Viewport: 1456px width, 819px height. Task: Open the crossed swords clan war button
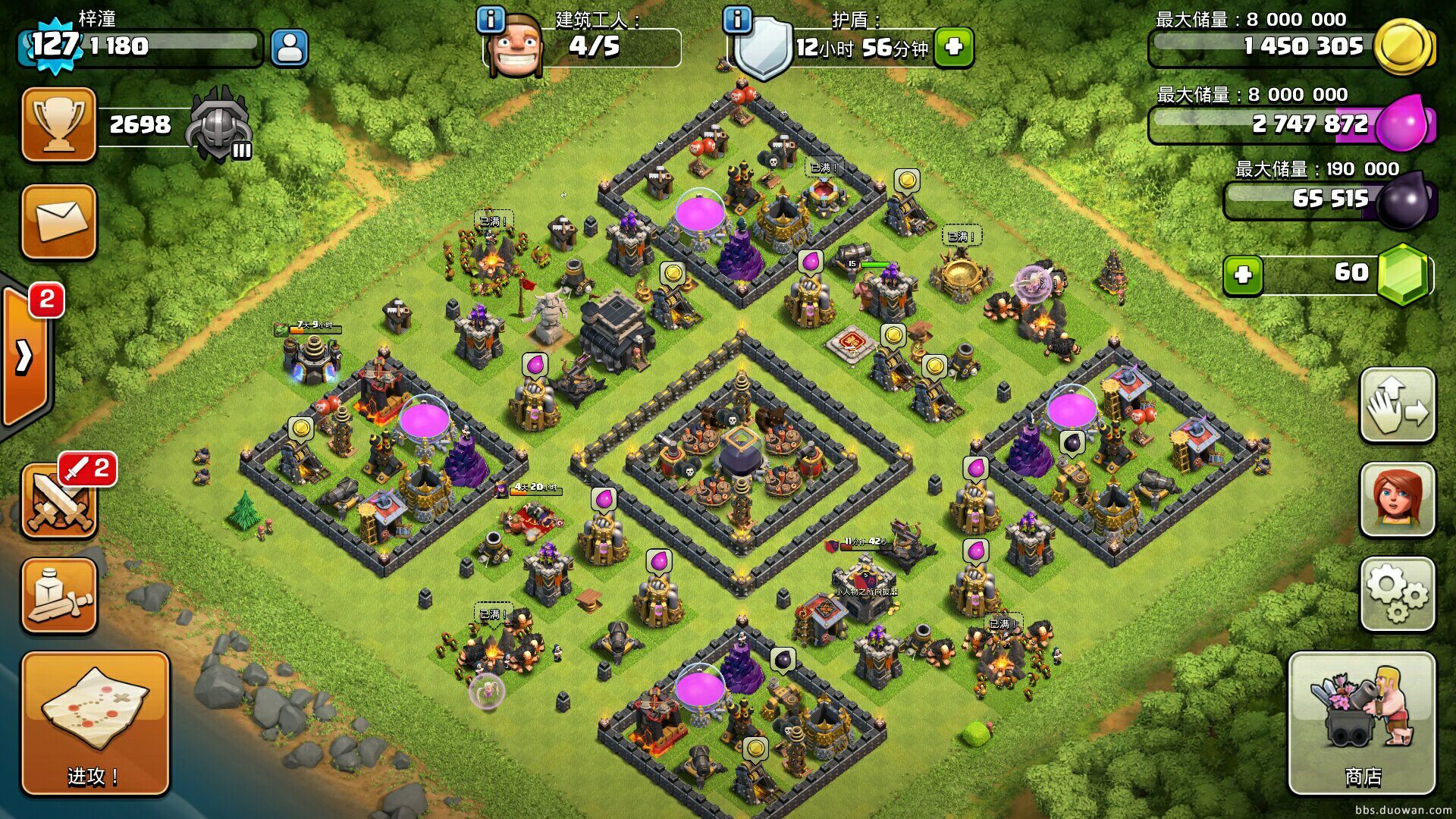pos(59,500)
